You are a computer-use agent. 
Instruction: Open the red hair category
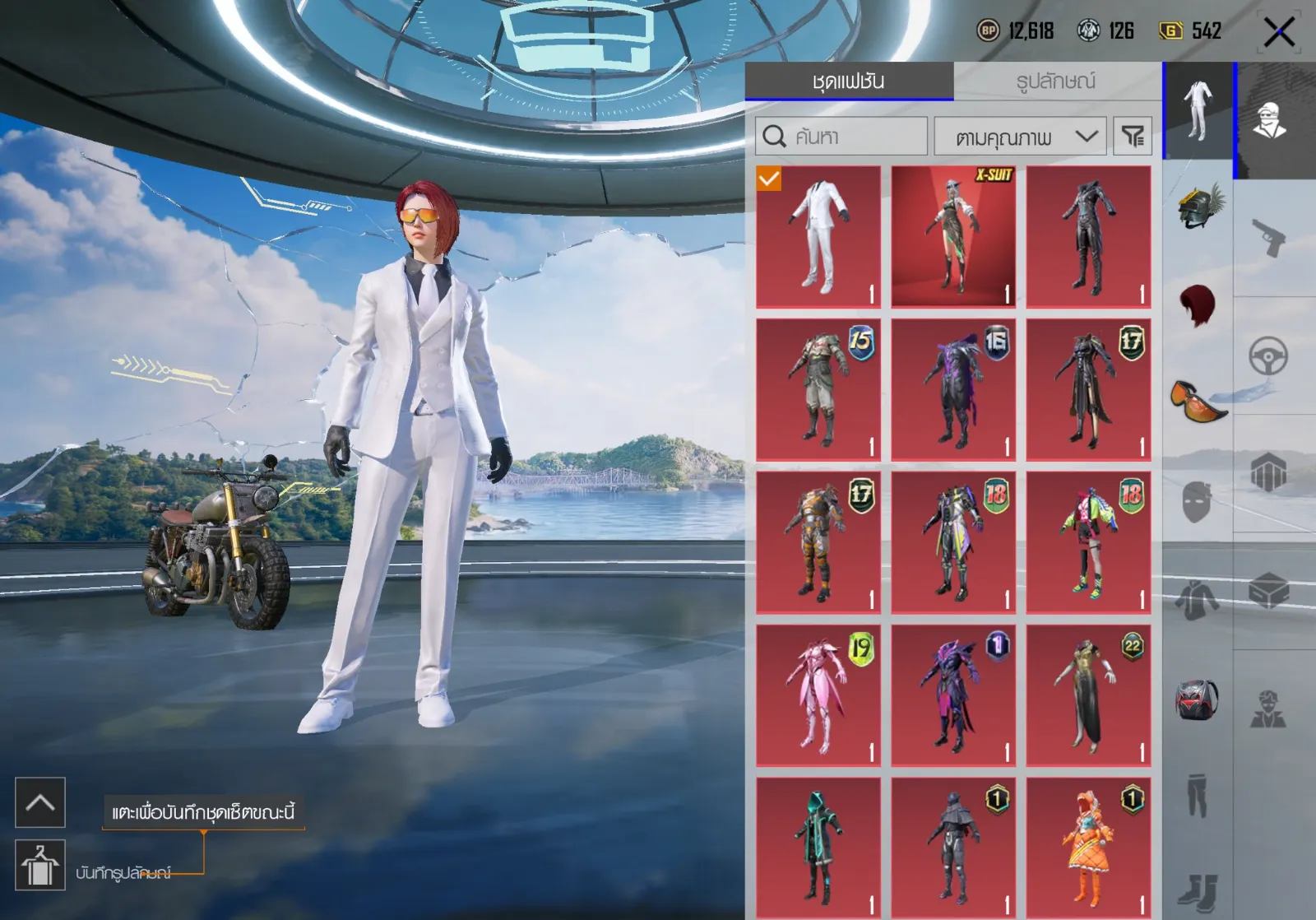(1198, 304)
